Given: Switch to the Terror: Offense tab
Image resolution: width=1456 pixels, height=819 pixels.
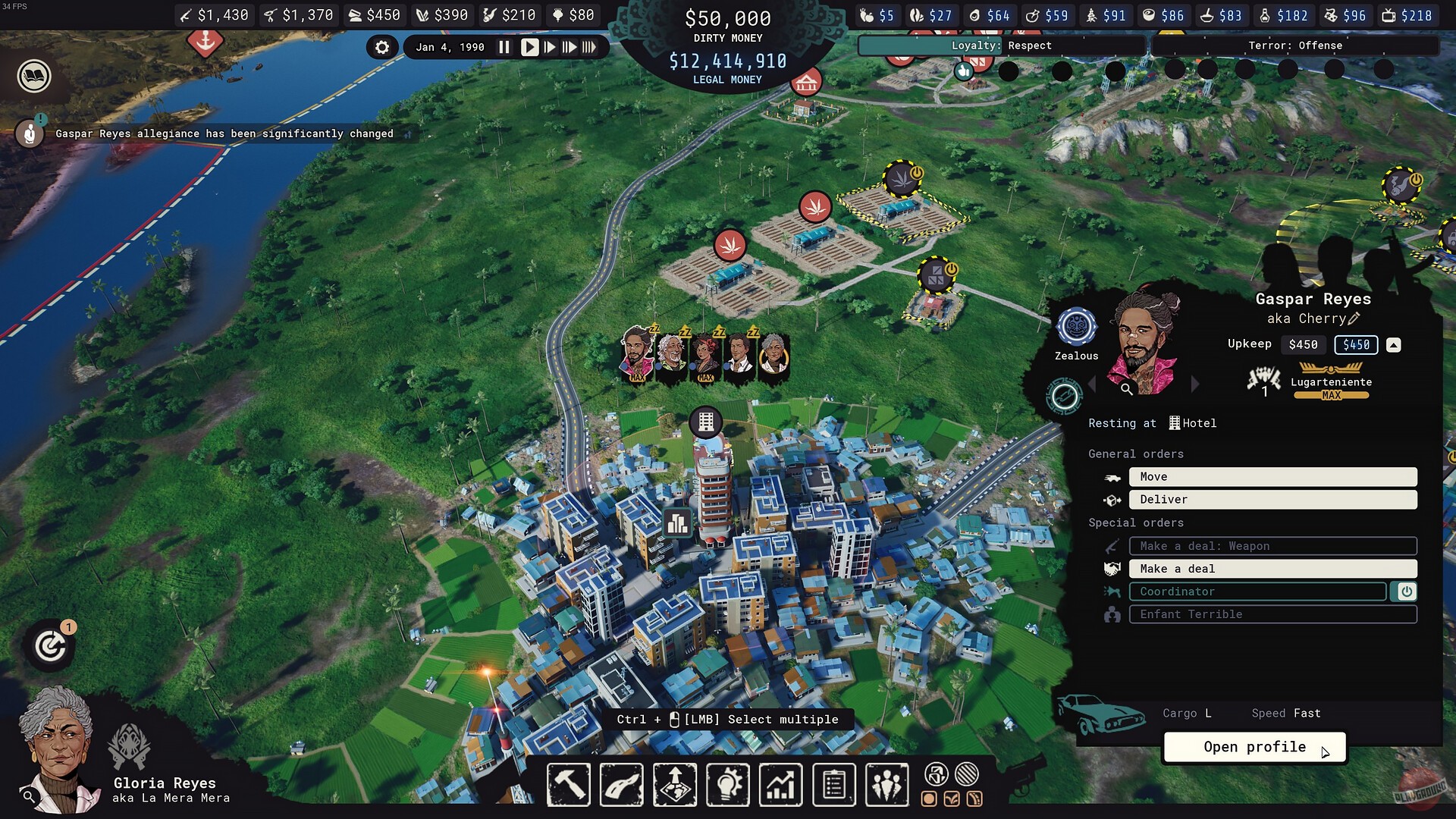Looking at the screenshot, I should coord(1297,45).
